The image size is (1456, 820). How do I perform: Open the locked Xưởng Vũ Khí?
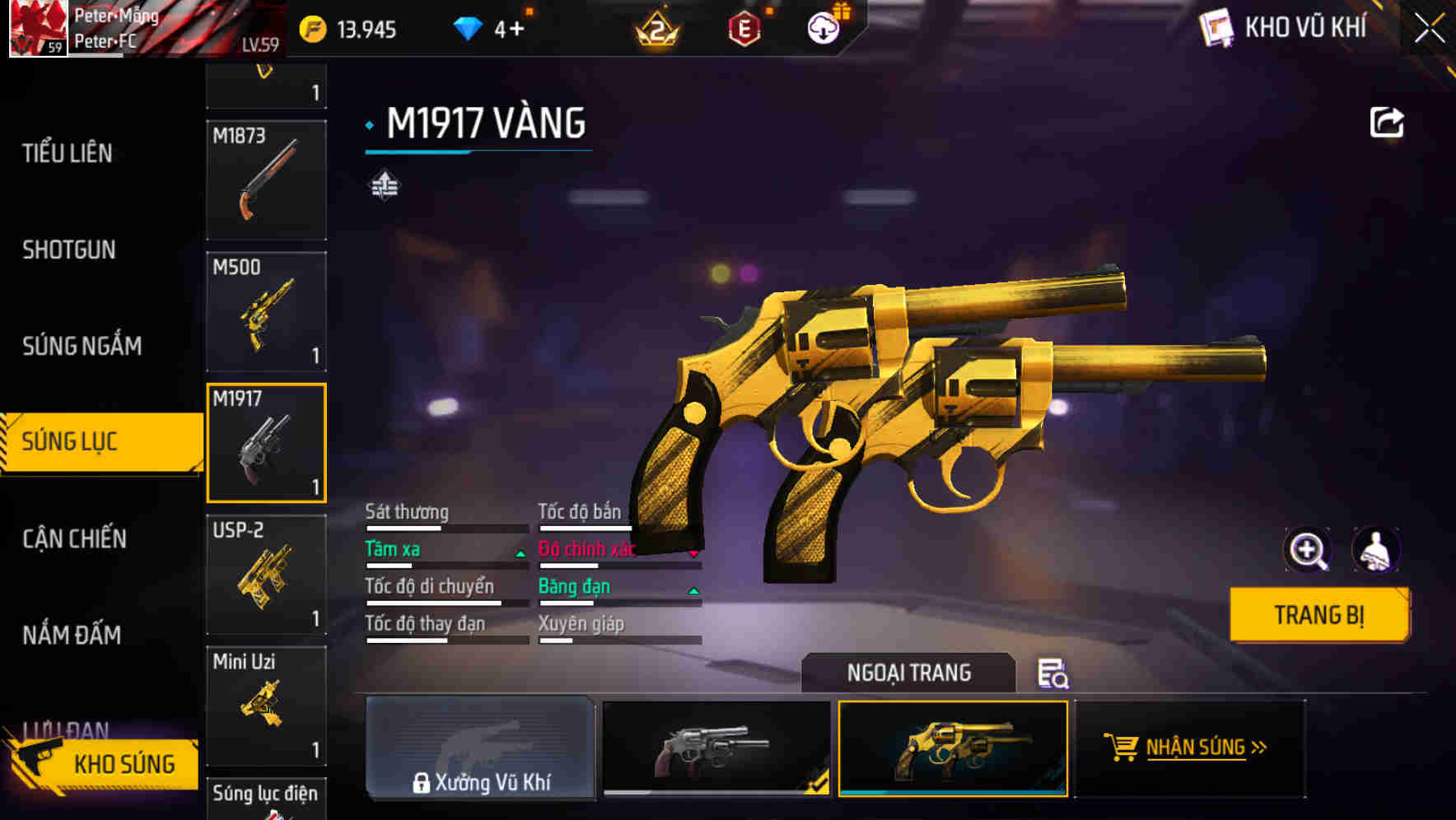pyautogui.click(x=481, y=749)
